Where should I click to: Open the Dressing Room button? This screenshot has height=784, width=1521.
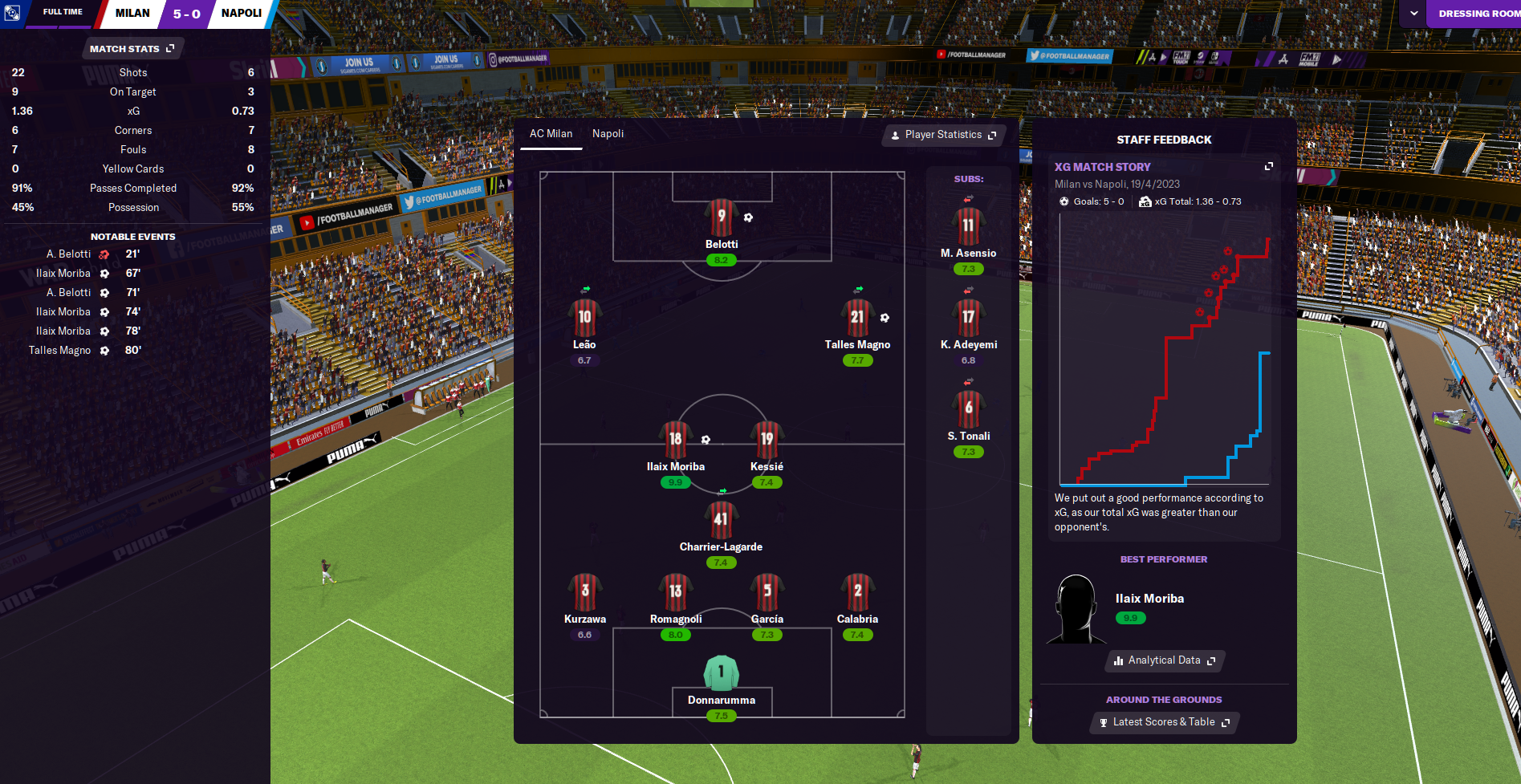(x=1477, y=14)
